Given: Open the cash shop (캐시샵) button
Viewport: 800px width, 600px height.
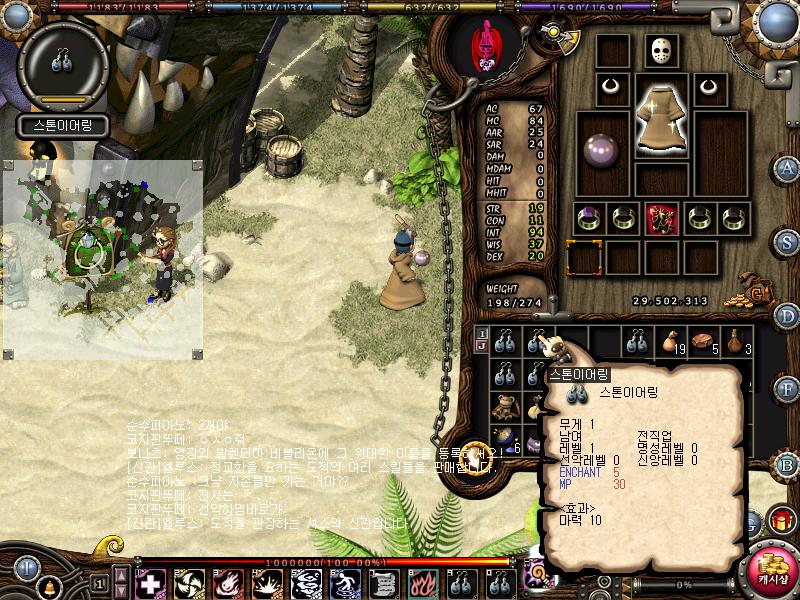Looking at the screenshot, I should pyautogui.click(x=773, y=570).
